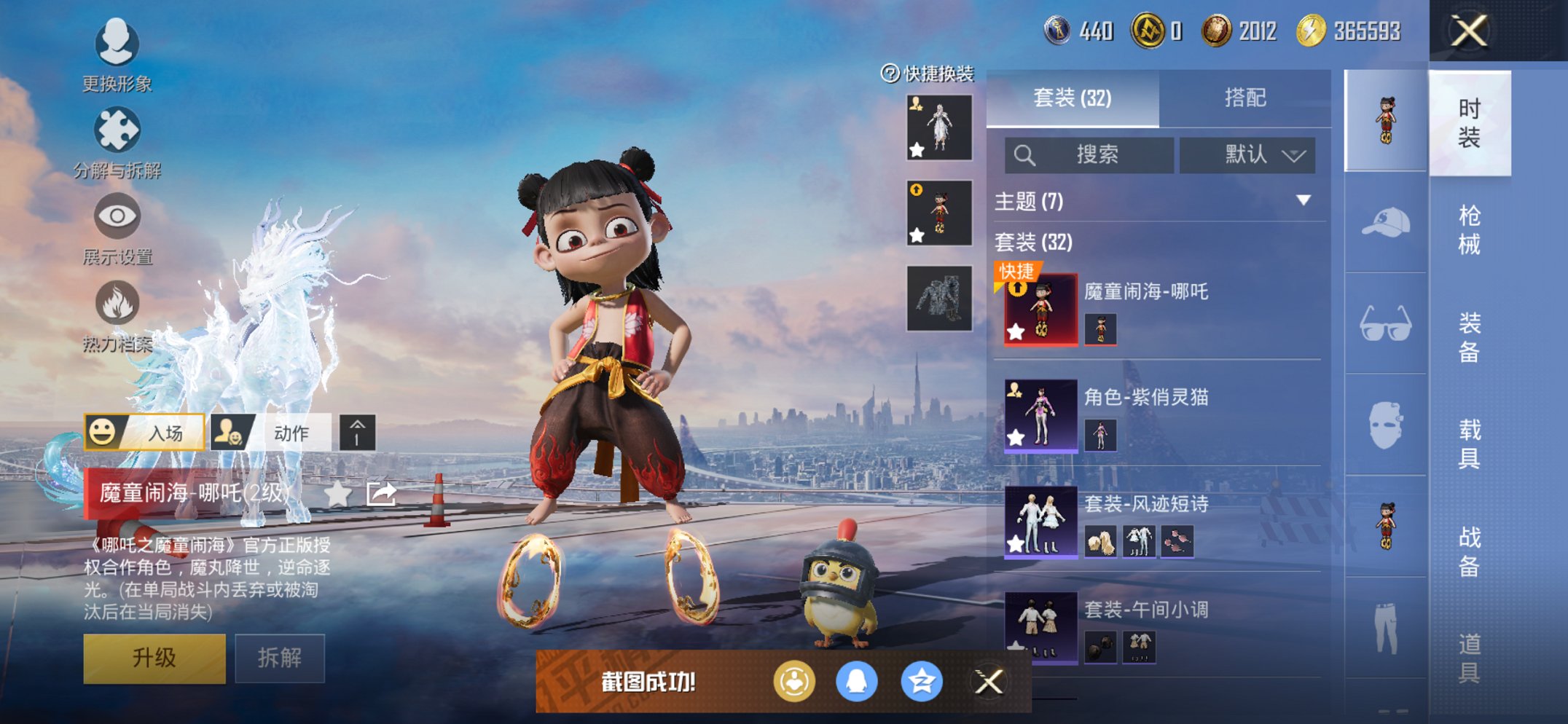Expand the 主题 (7) section

(x=1304, y=200)
